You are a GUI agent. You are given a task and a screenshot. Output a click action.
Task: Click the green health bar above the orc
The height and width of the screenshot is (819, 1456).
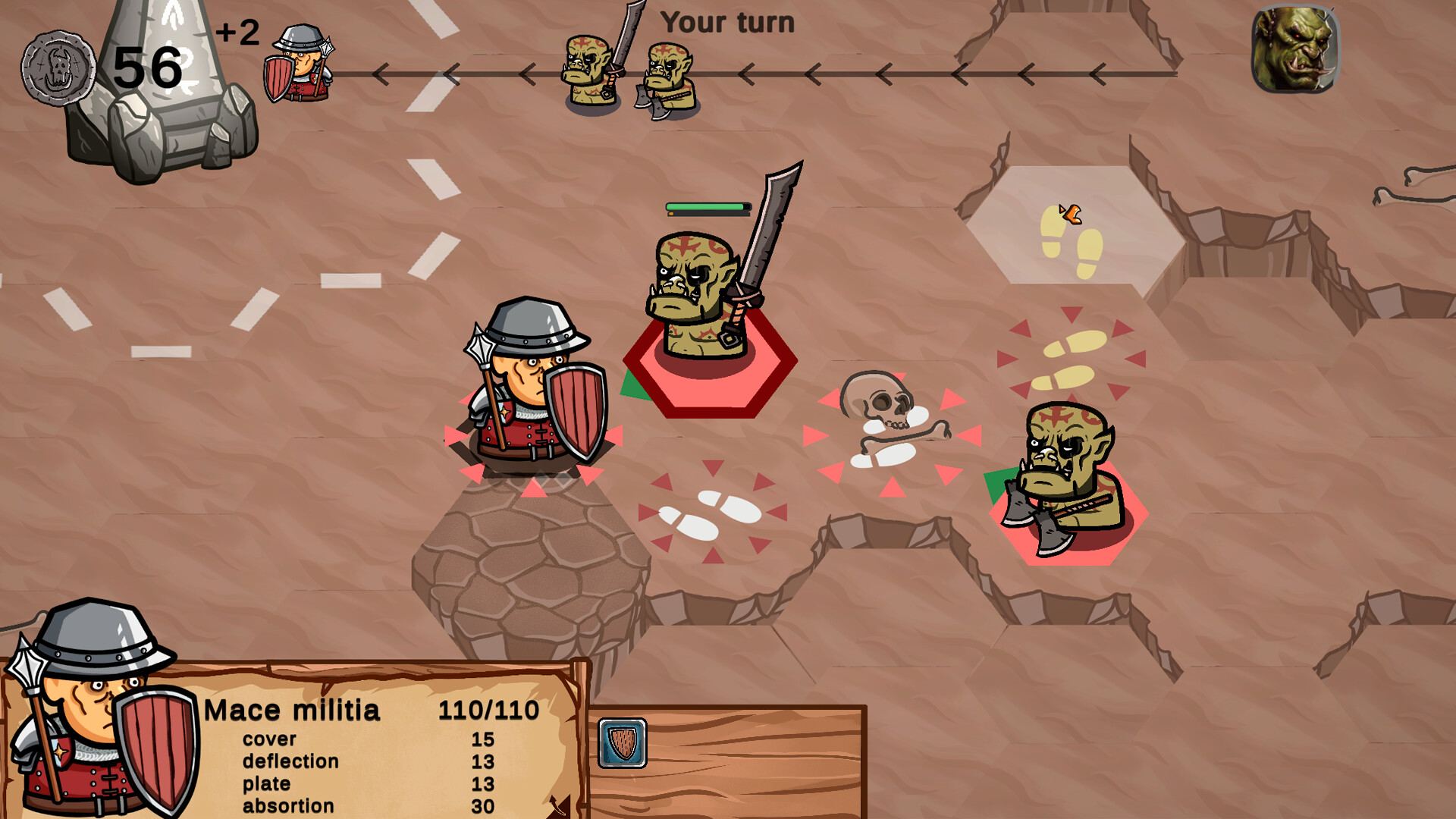[705, 205]
